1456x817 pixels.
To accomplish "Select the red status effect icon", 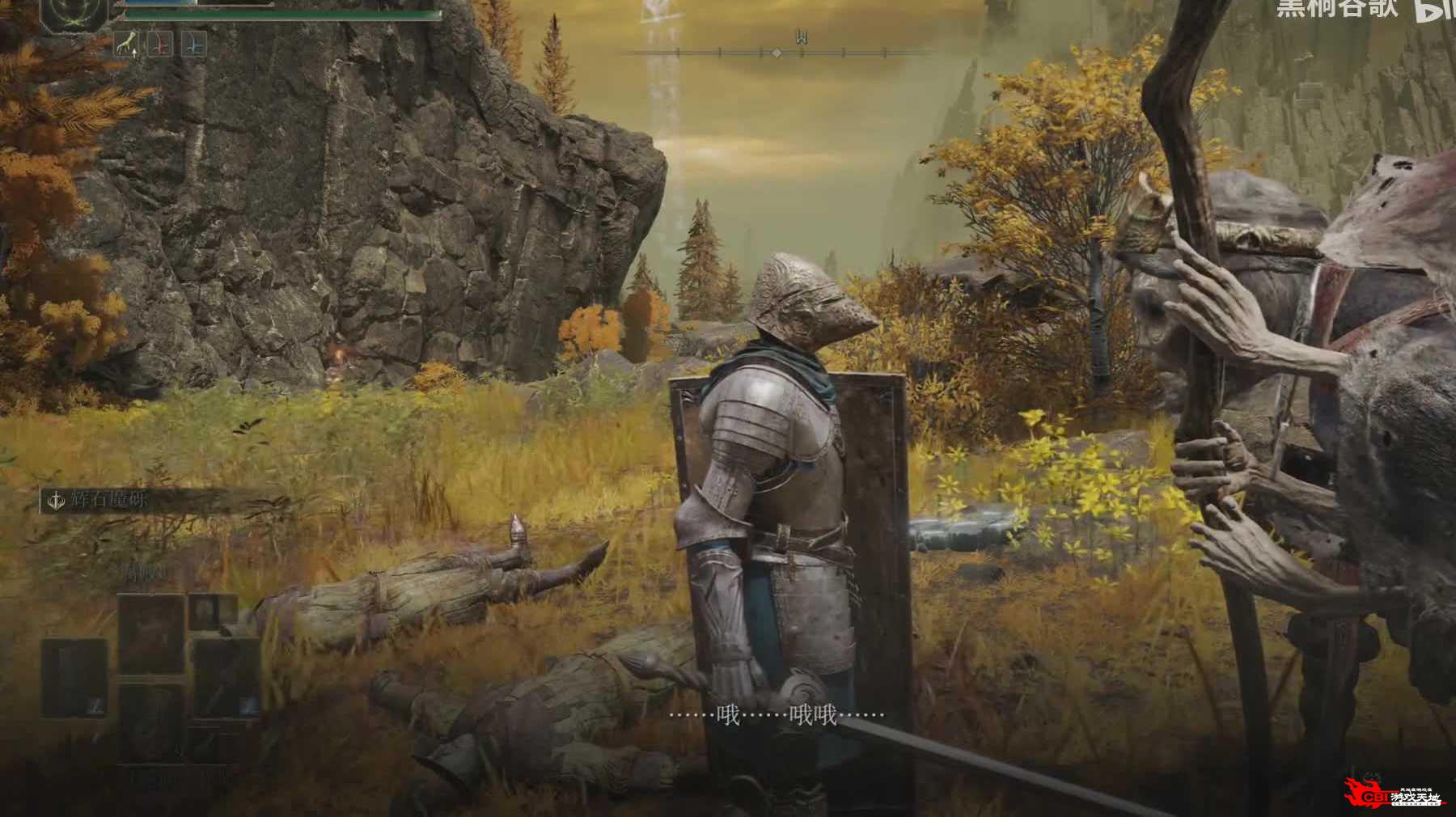I will 159,44.
